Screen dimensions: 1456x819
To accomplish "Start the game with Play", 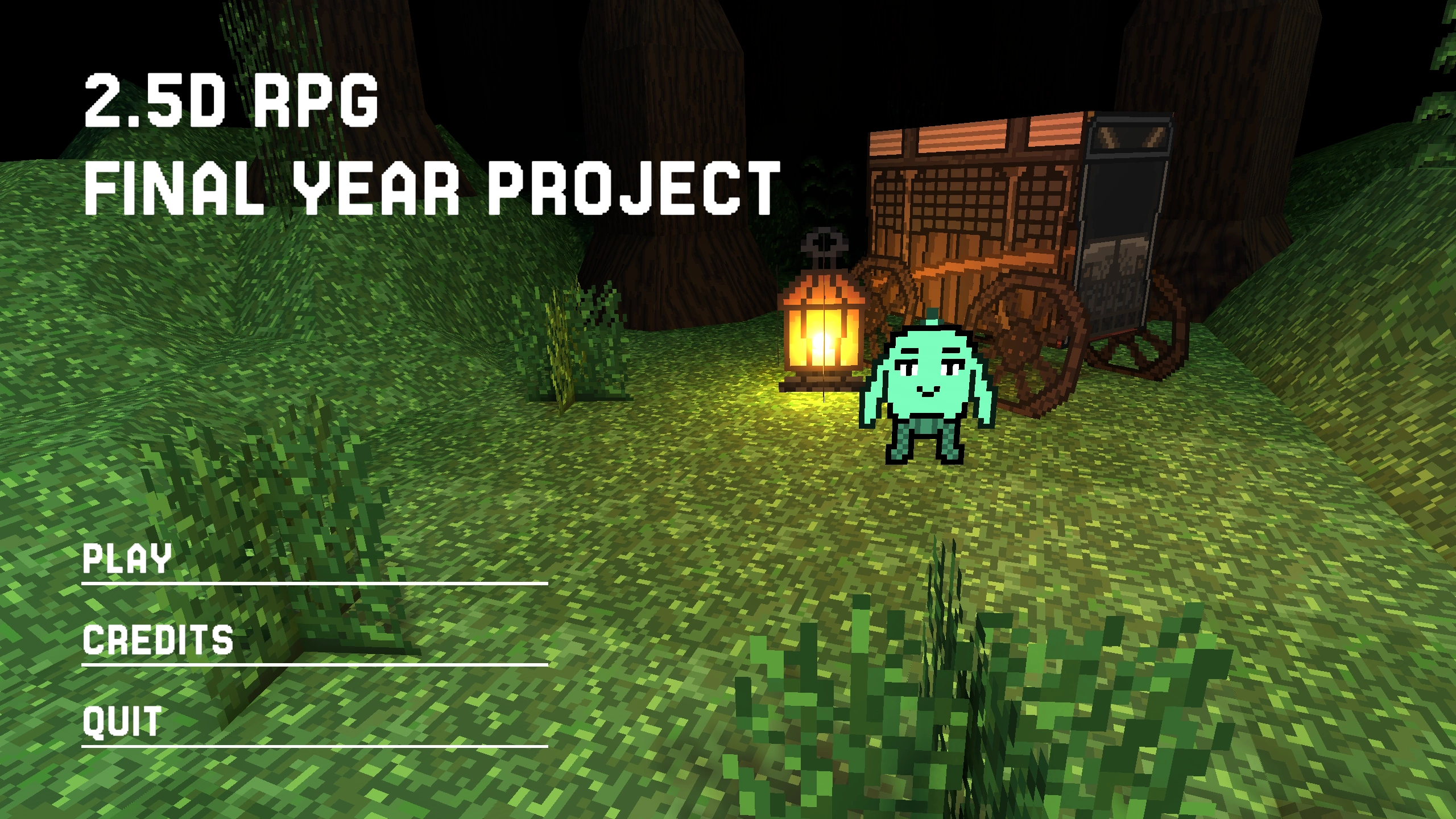I will 127,559.
